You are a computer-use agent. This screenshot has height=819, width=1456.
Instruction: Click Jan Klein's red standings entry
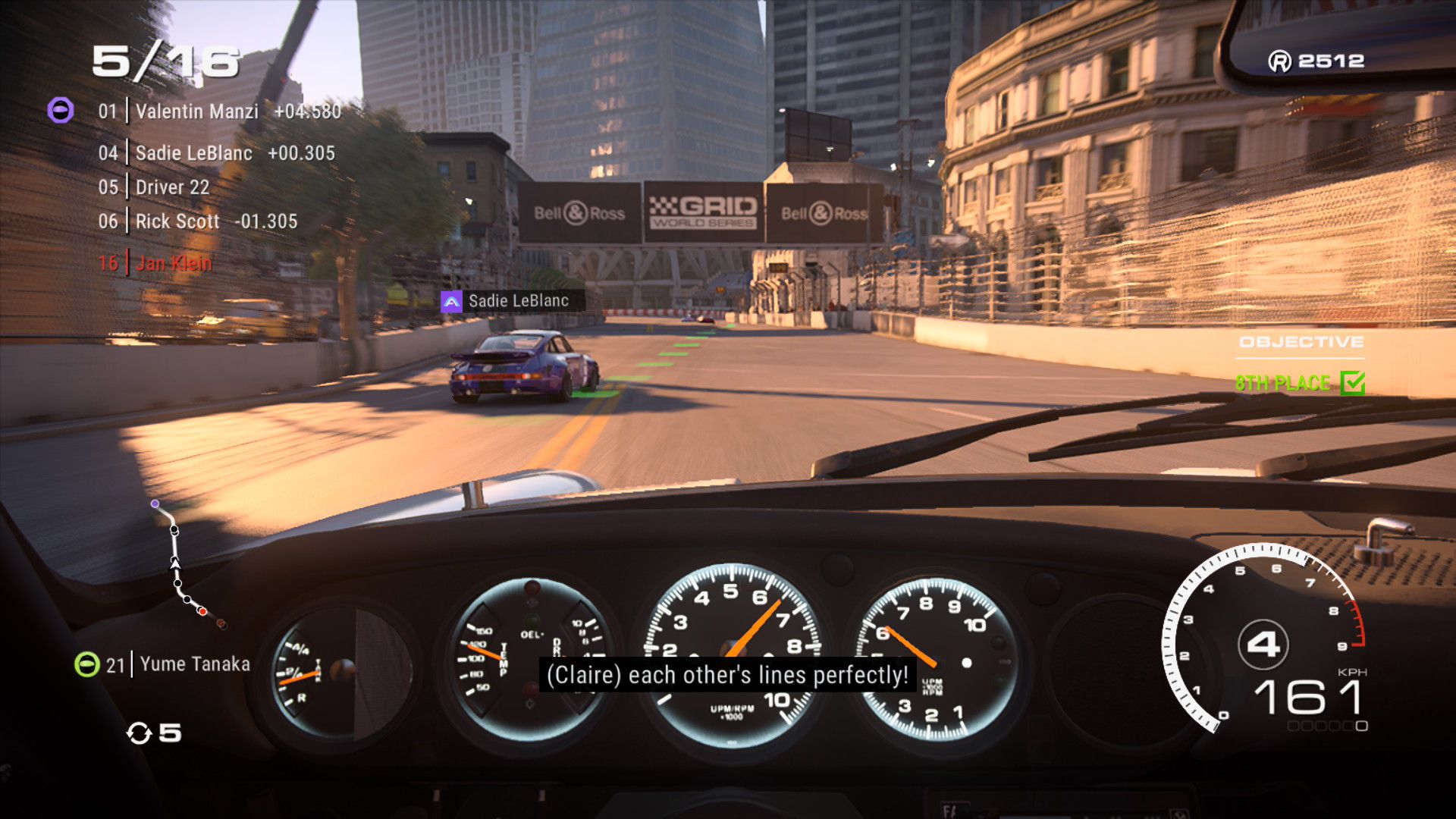coord(155,263)
